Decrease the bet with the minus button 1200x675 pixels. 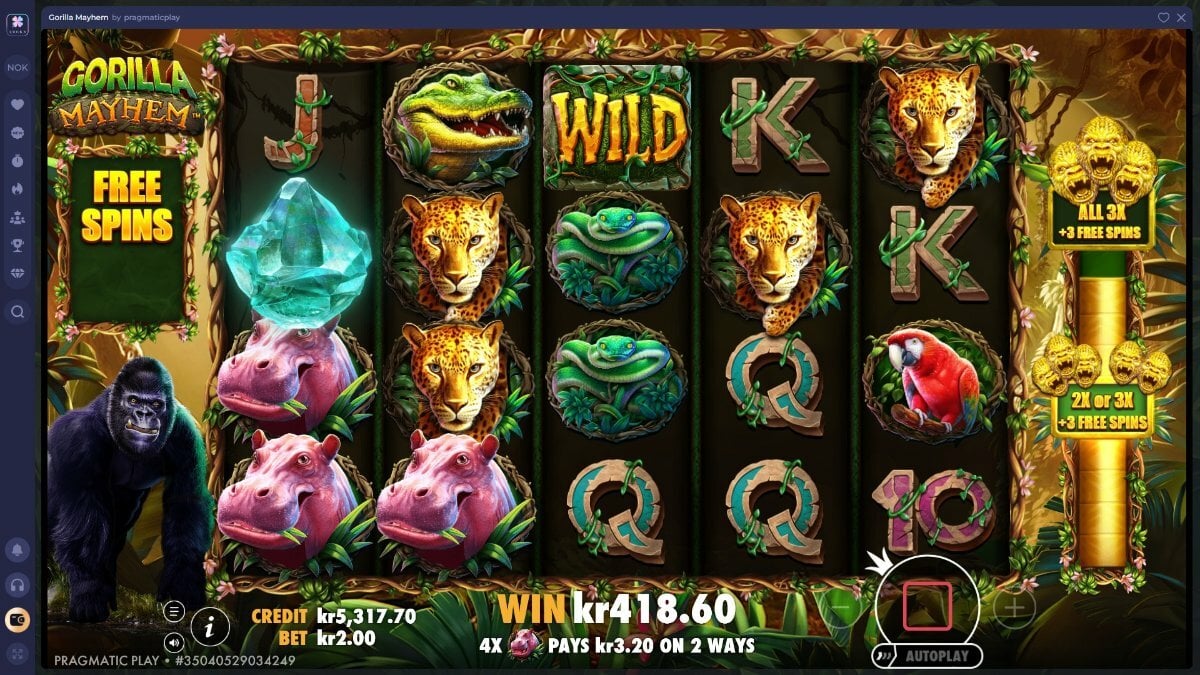pos(841,608)
